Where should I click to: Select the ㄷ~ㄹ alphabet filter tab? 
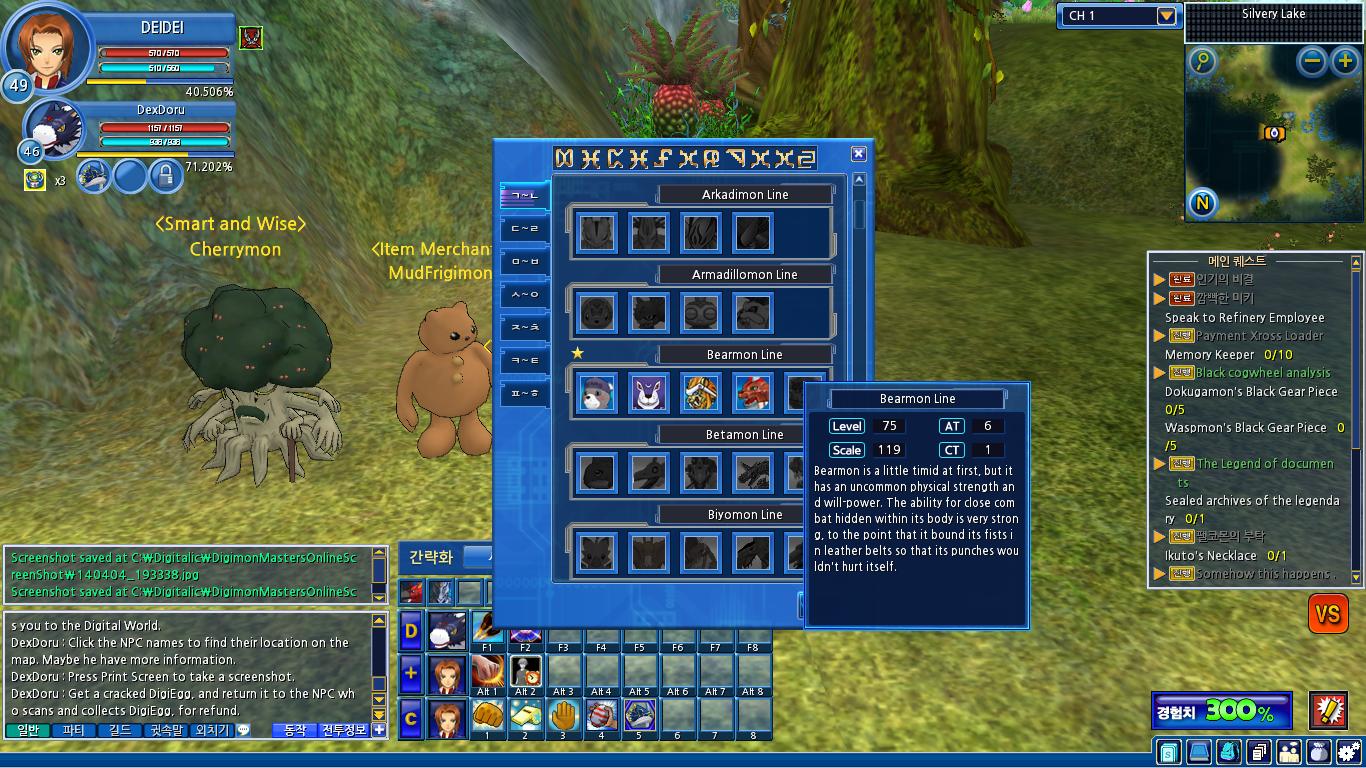pos(524,229)
